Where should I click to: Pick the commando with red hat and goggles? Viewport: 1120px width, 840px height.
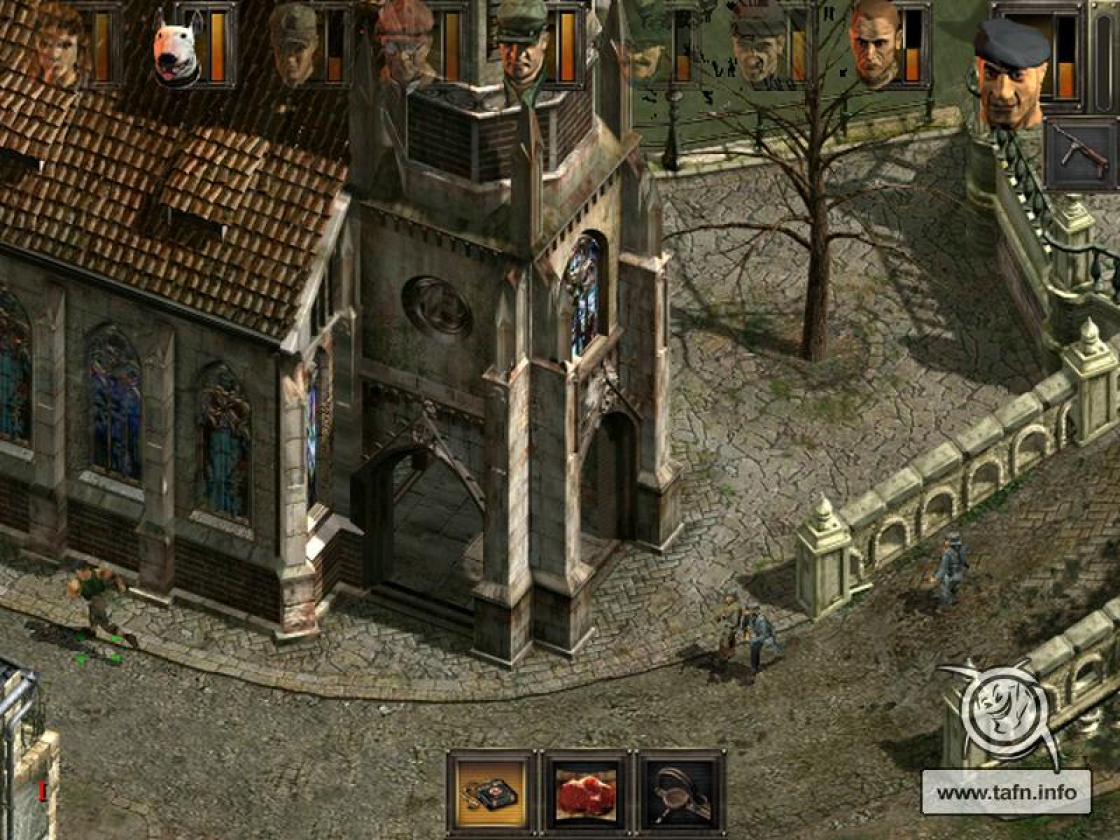pyautogui.click(x=405, y=44)
